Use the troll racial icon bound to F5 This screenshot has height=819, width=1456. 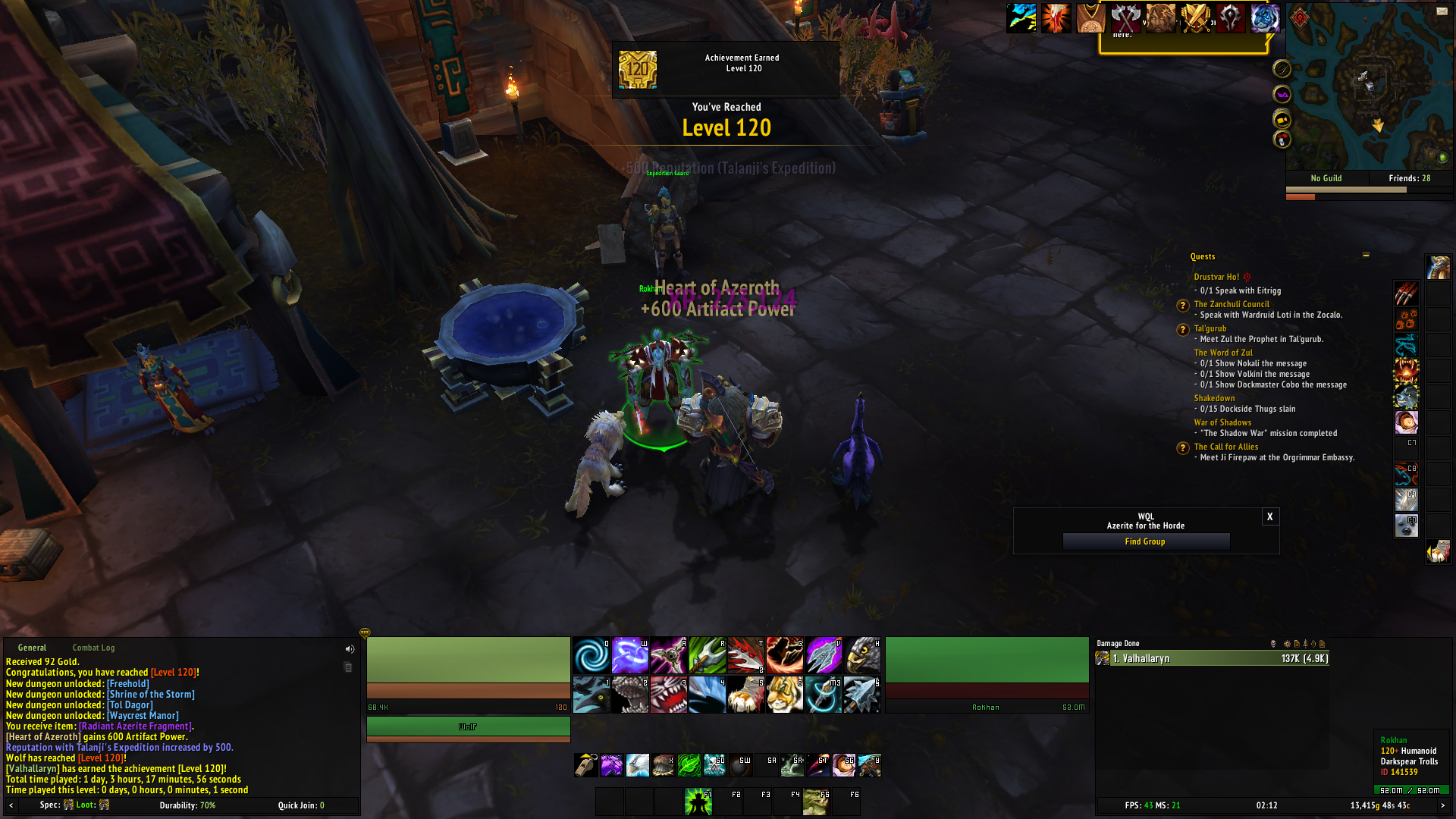[815, 801]
